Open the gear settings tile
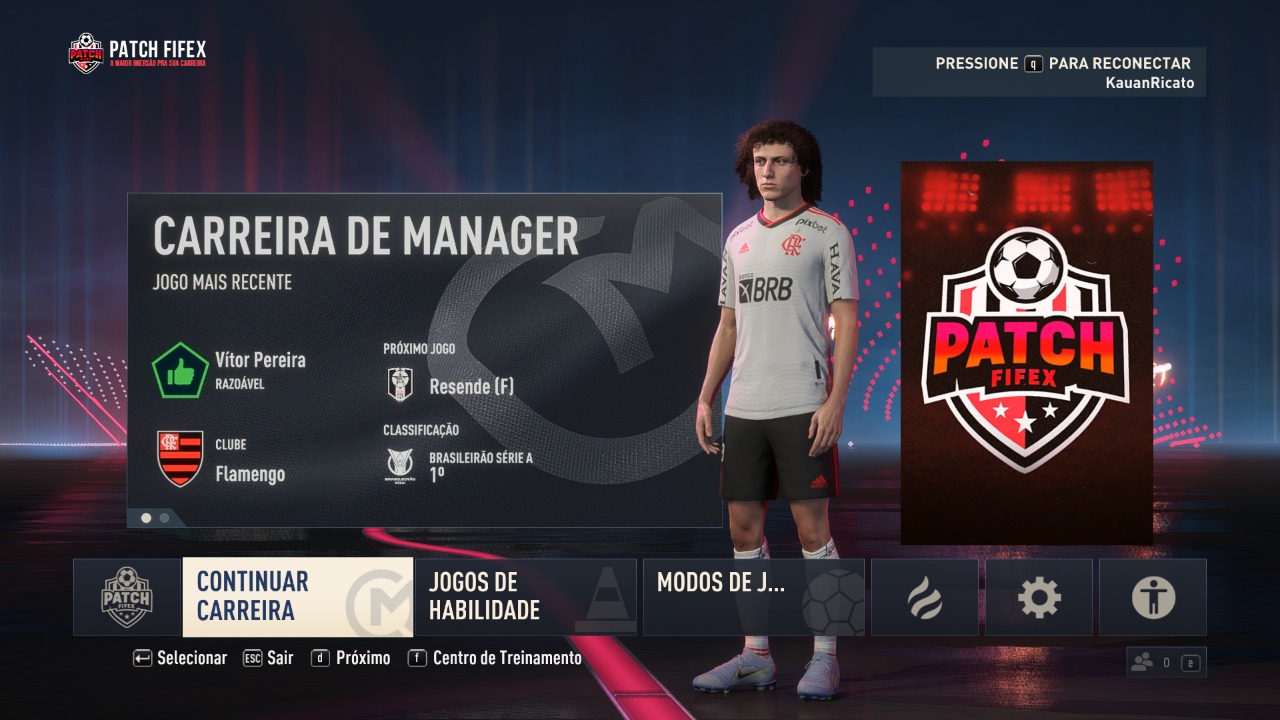 [1038, 597]
